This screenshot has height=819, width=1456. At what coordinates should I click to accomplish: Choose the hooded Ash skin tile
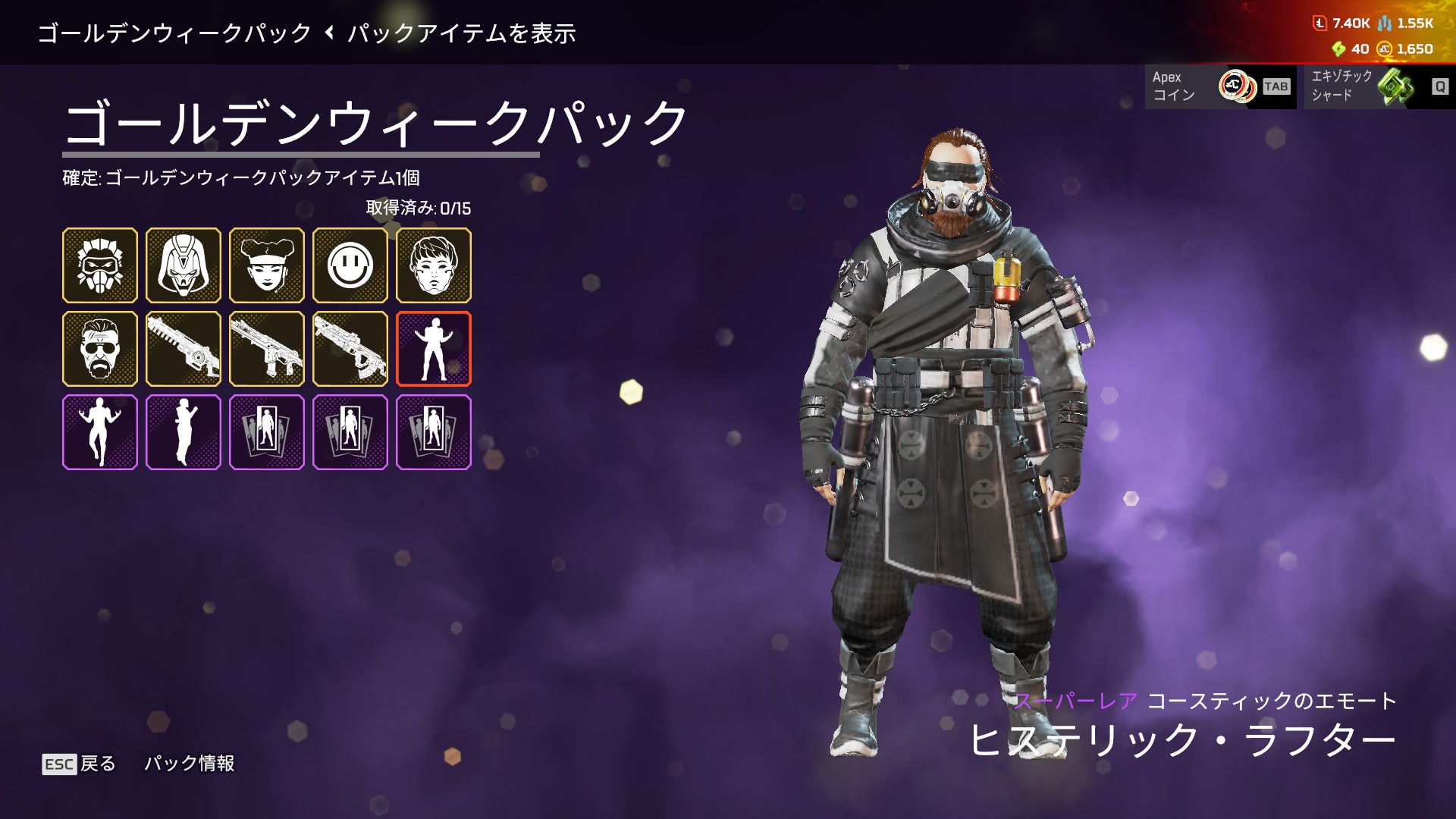[x=184, y=265]
